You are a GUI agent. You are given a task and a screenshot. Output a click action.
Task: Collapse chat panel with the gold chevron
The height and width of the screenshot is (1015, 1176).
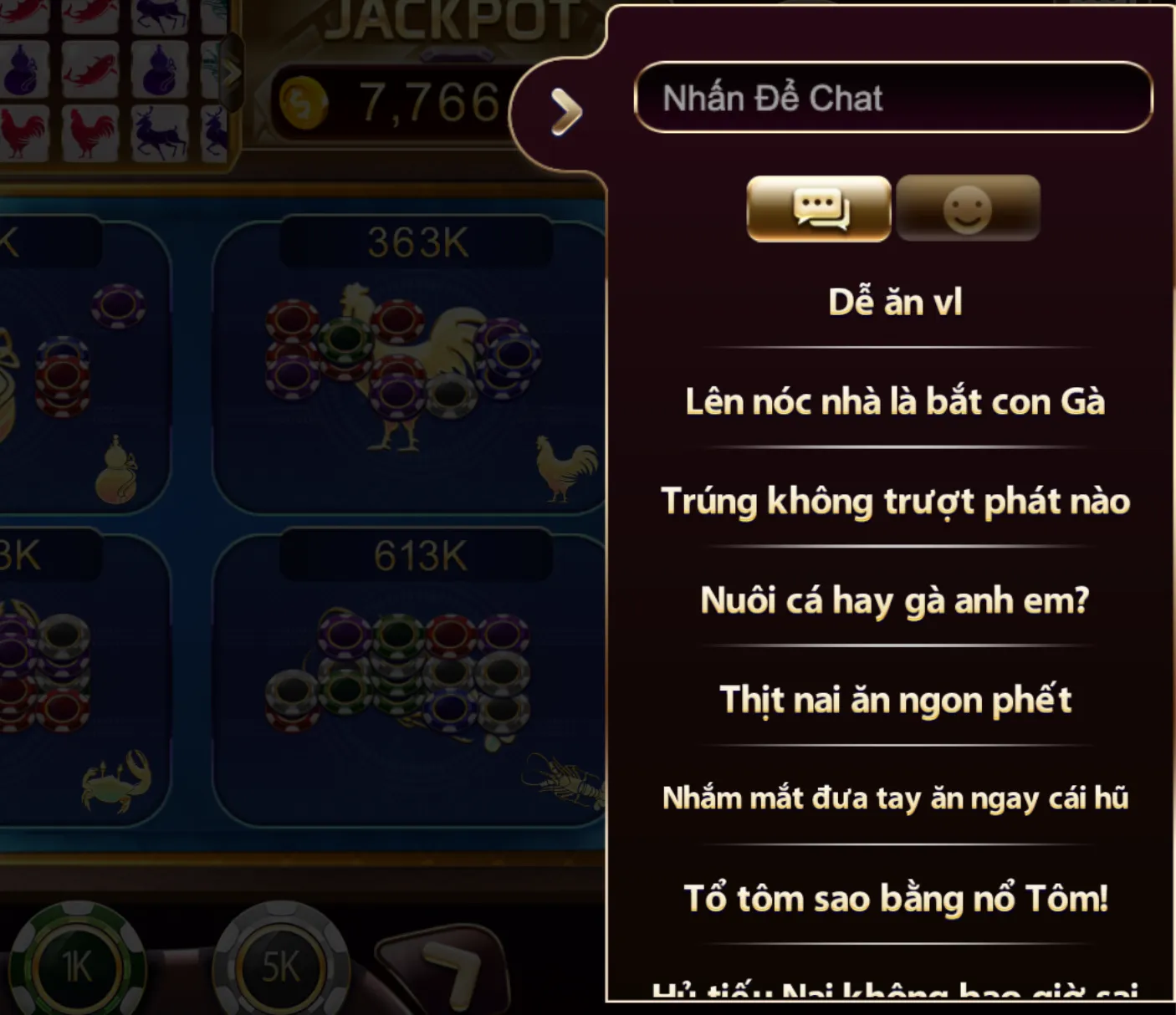565,110
